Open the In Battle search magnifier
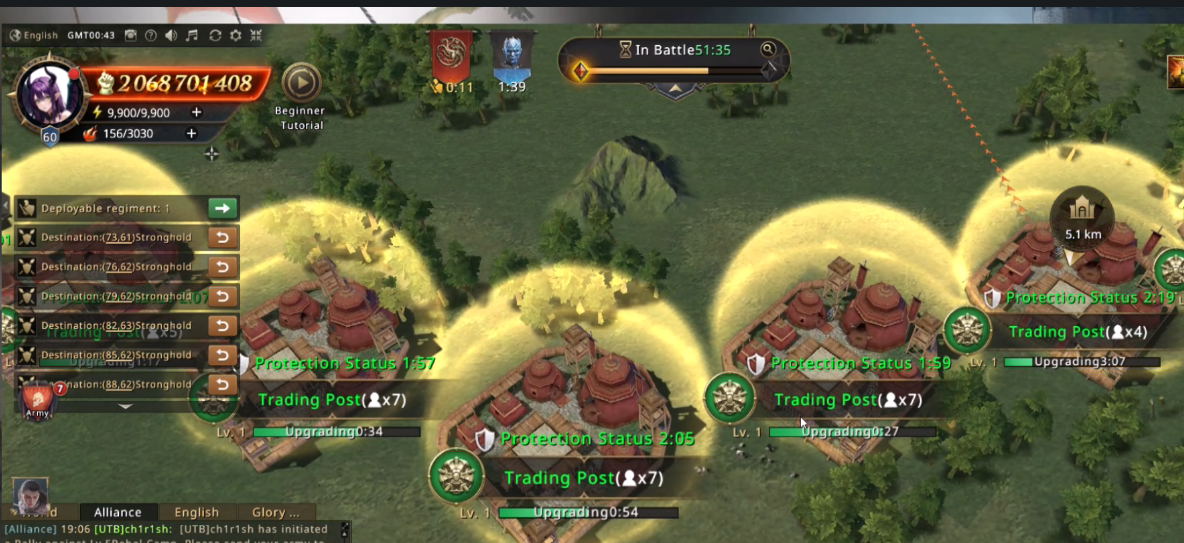Image resolution: width=1184 pixels, height=543 pixels. (x=768, y=49)
